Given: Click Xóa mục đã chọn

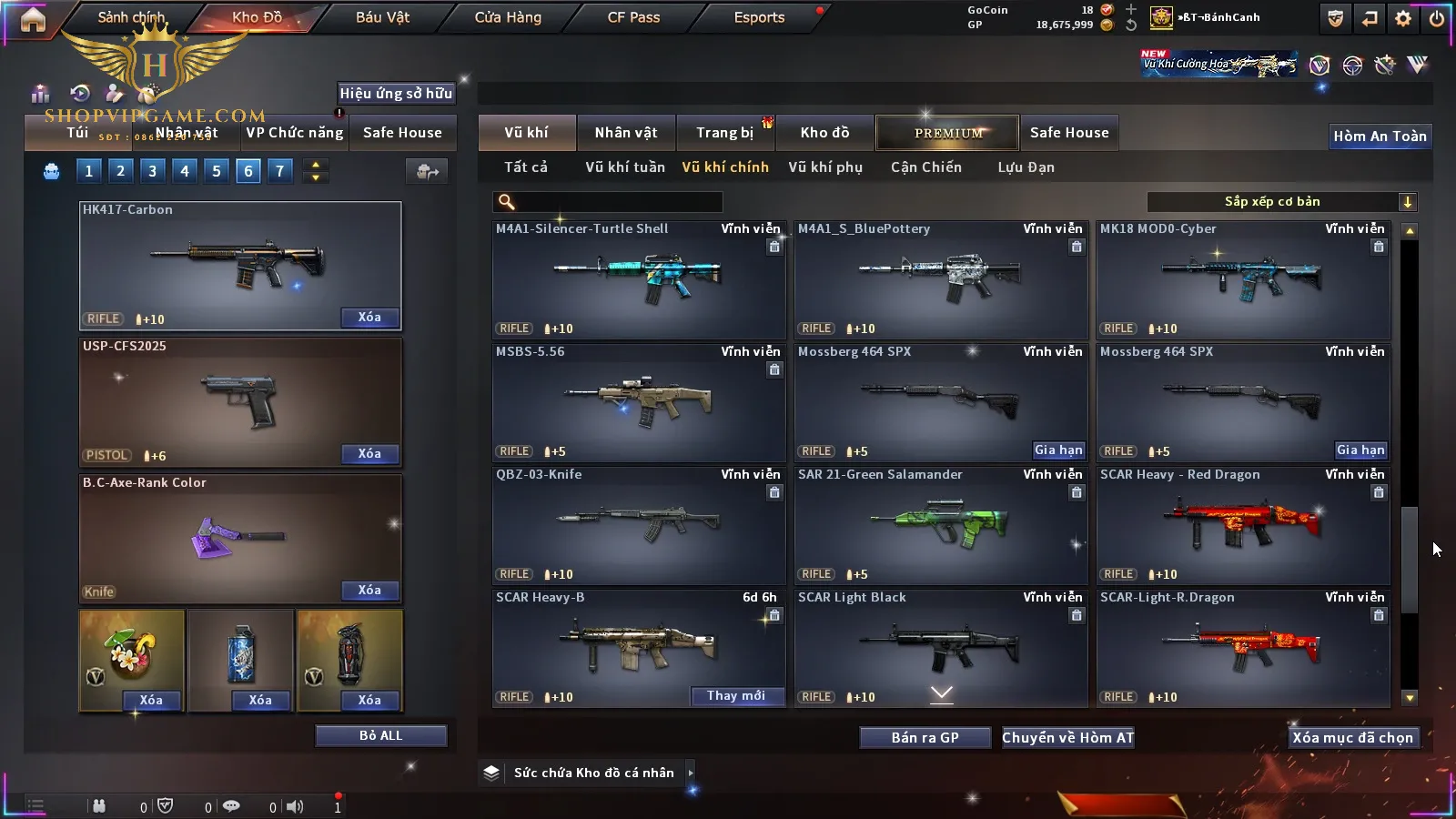Looking at the screenshot, I should click(x=1352, y=738).
